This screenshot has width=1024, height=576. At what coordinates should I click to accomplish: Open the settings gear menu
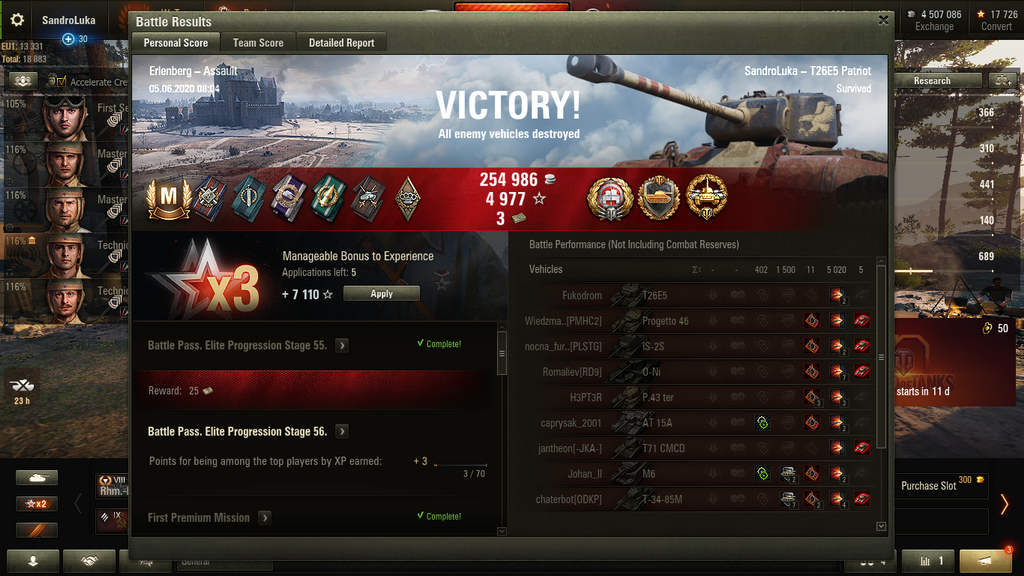coord(16,19)
